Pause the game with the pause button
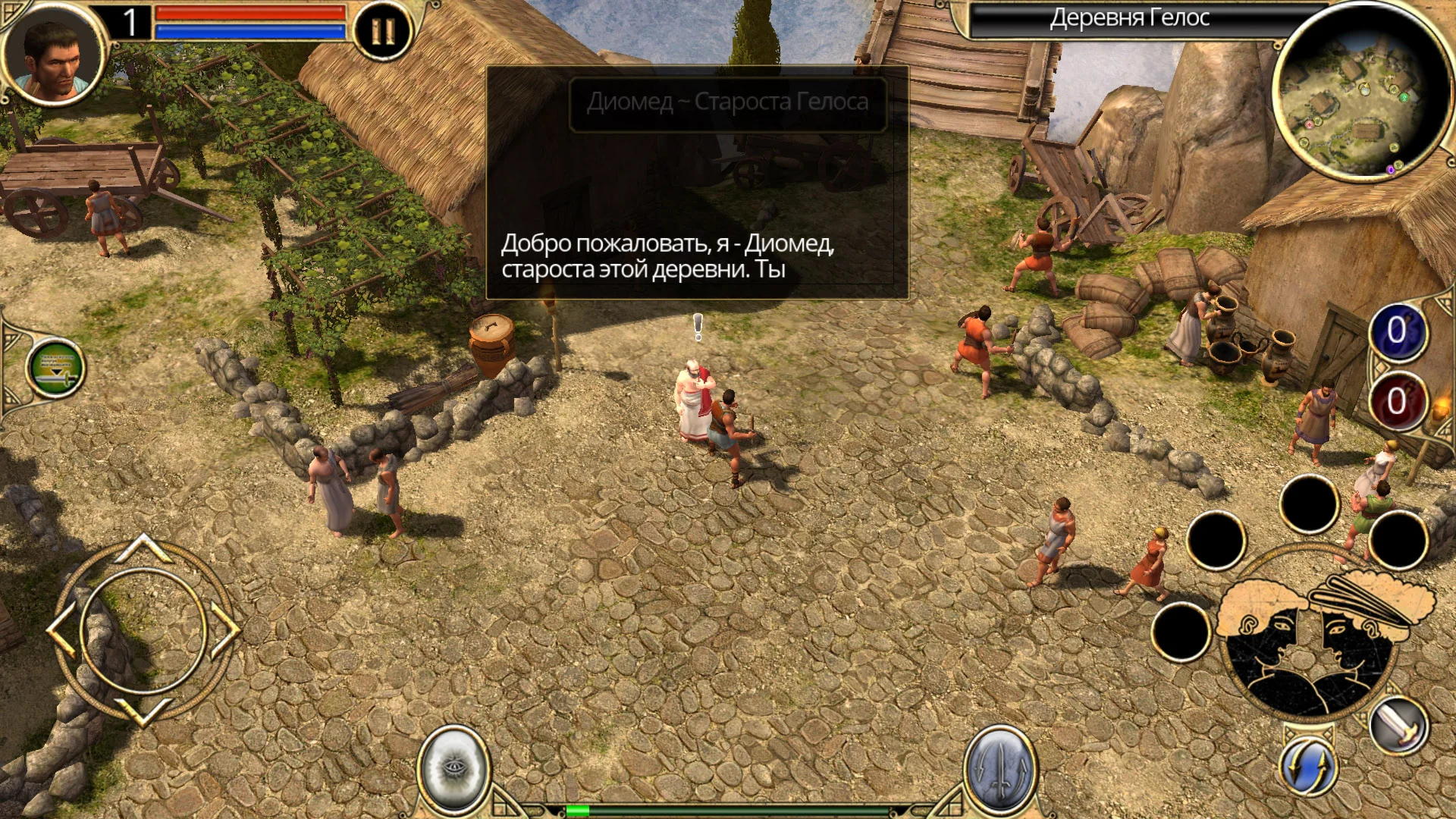Screen dimensions: 1456x819 point(383,31)
